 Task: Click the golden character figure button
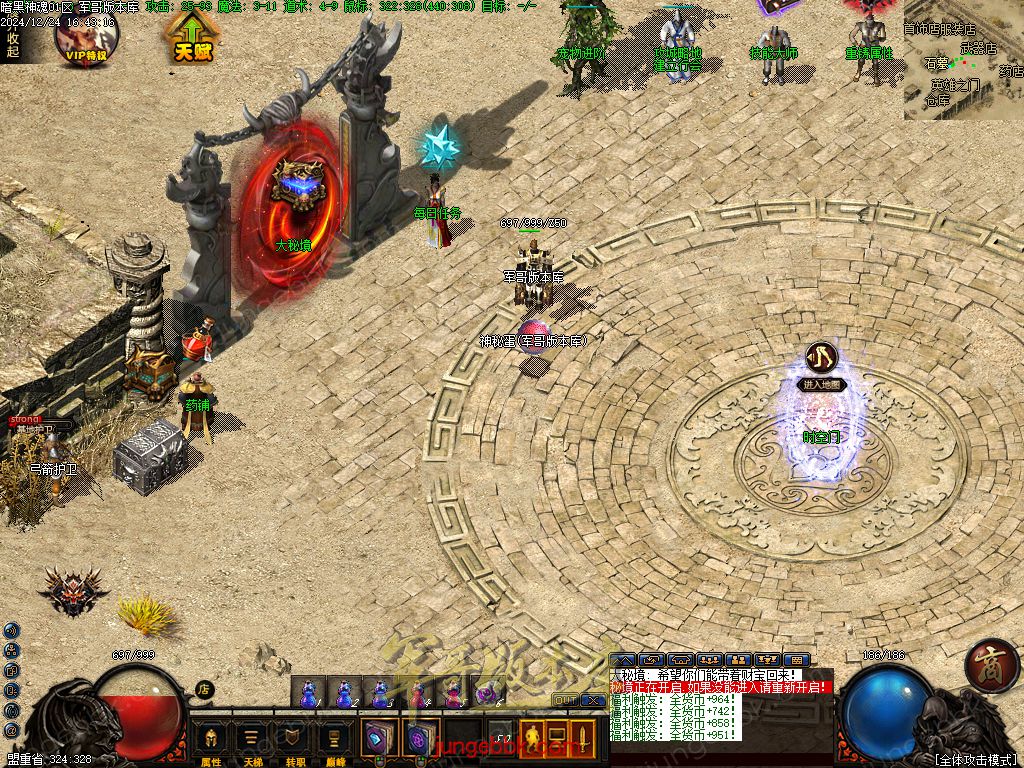[x=532, y=739]
